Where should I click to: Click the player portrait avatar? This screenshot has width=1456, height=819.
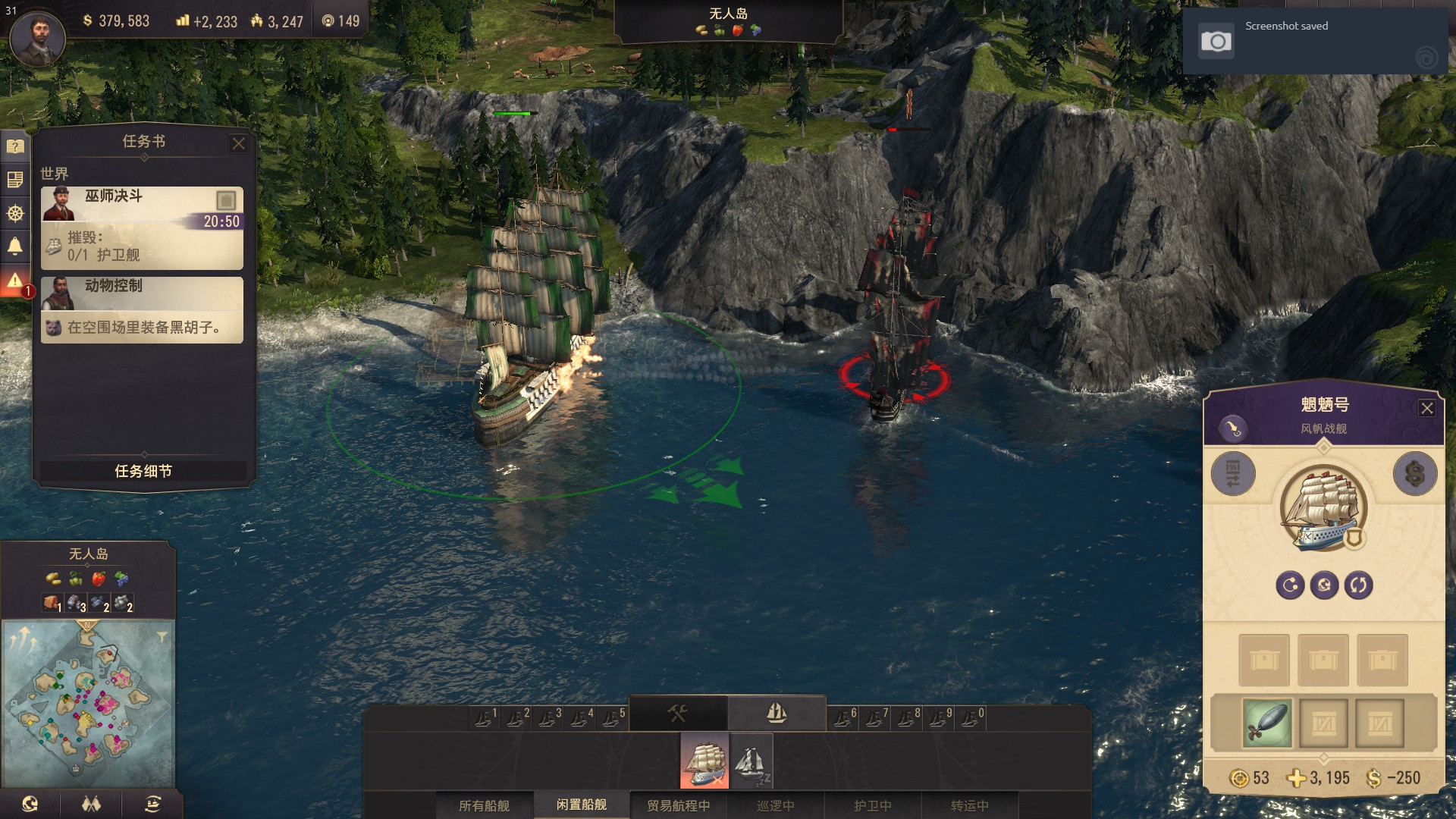(x=37, y=36)
